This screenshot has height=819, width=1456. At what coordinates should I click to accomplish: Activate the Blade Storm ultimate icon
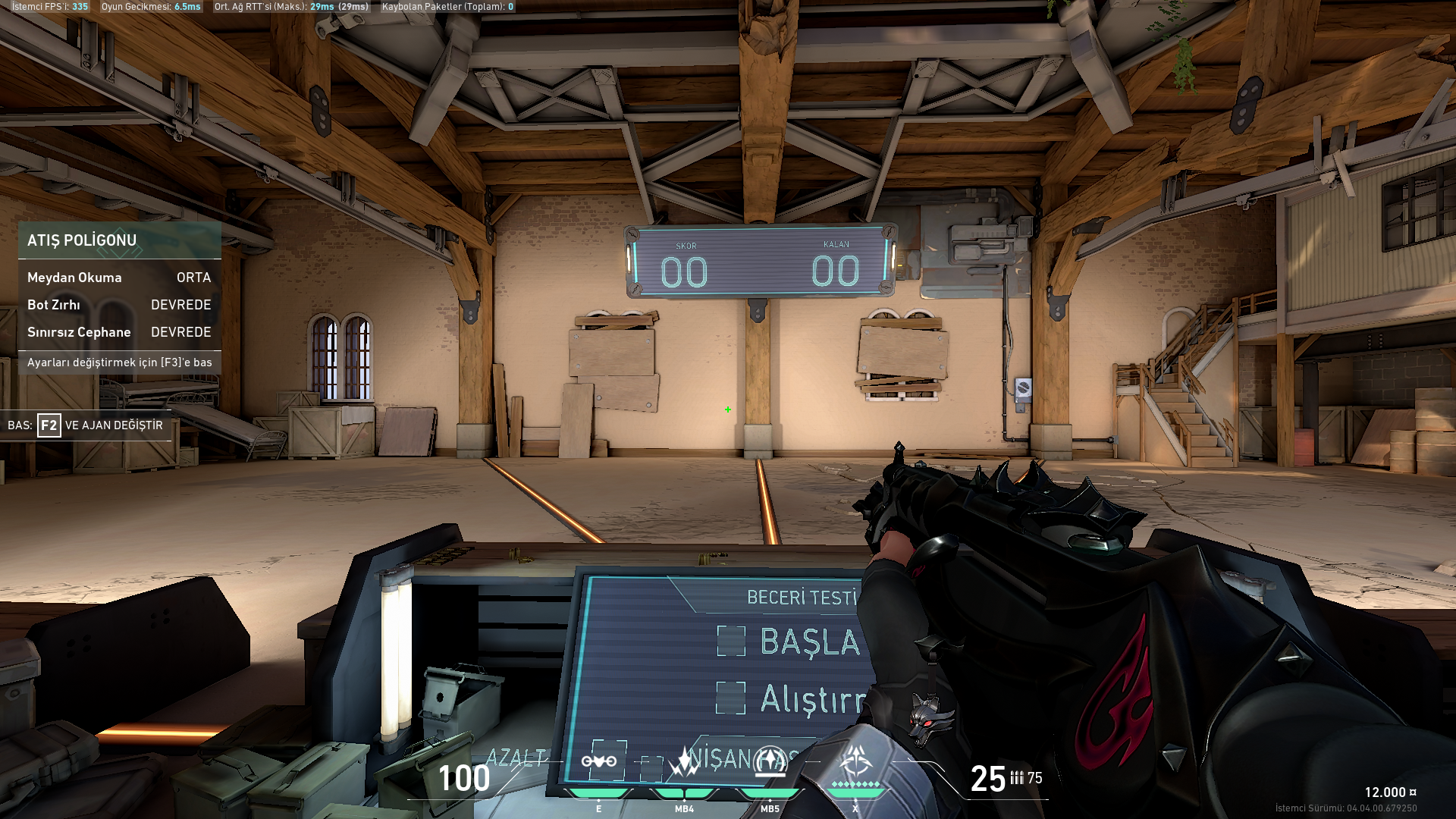[x=855, y=761]
